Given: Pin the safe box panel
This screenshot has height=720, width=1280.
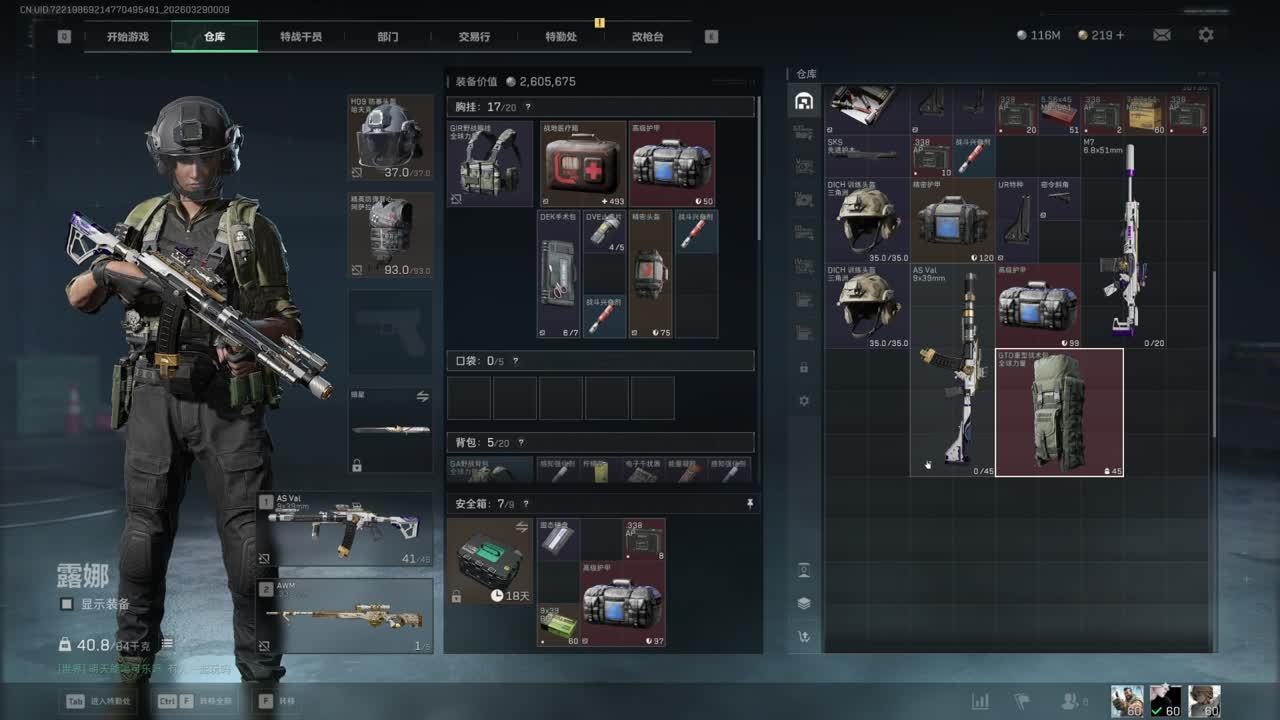Looking at the screenshot, I should (750, 504).
